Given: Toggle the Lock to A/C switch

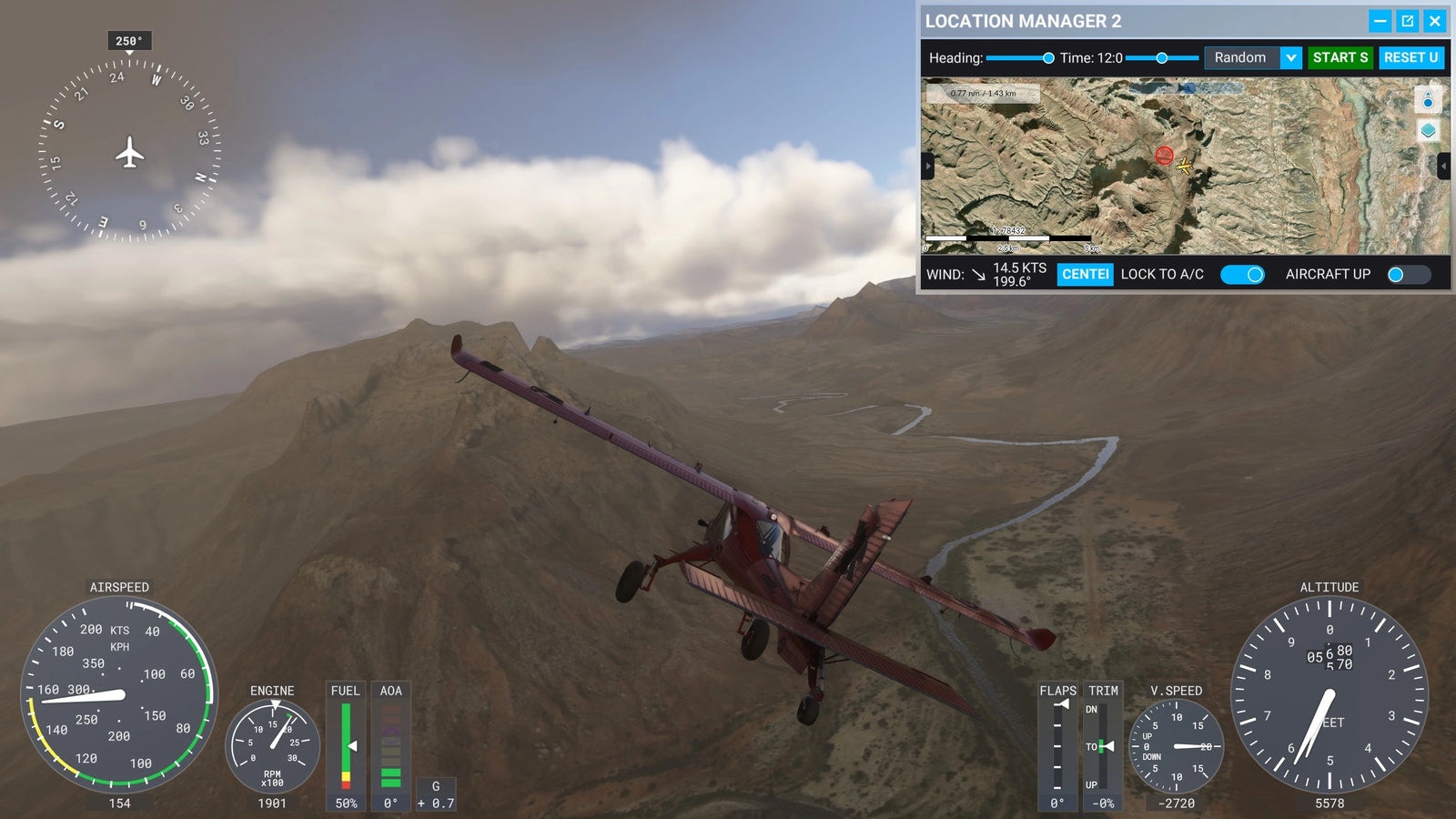Looking at the screenshot, I should [1242, 274].
